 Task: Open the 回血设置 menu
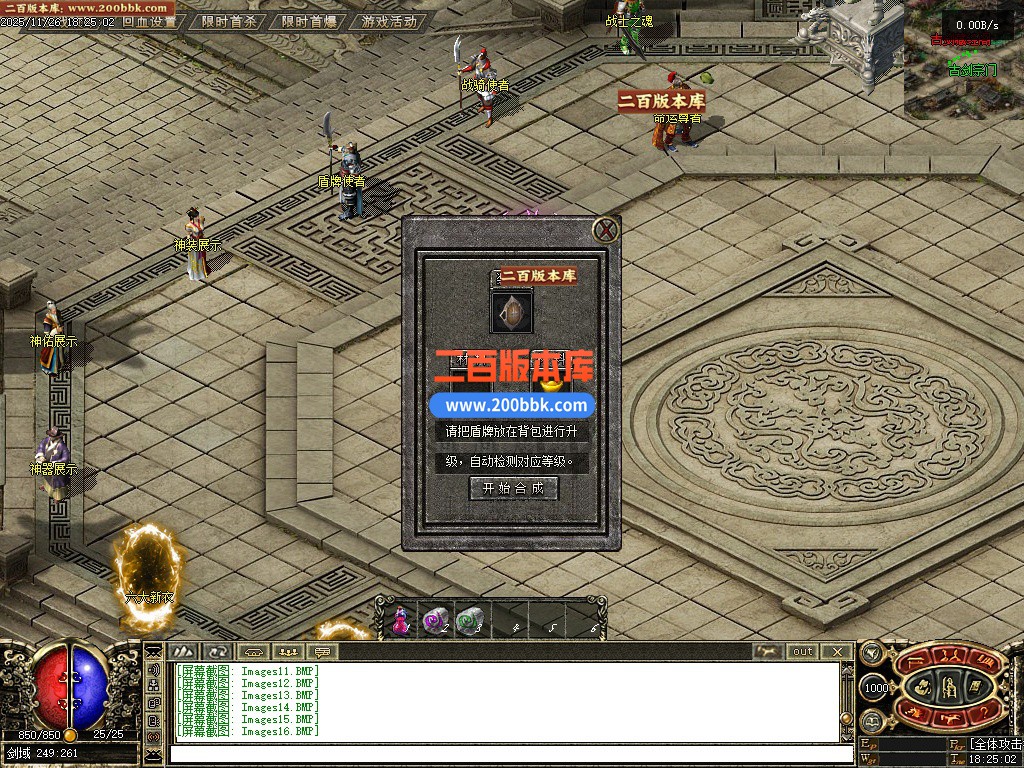pos(149,21)
